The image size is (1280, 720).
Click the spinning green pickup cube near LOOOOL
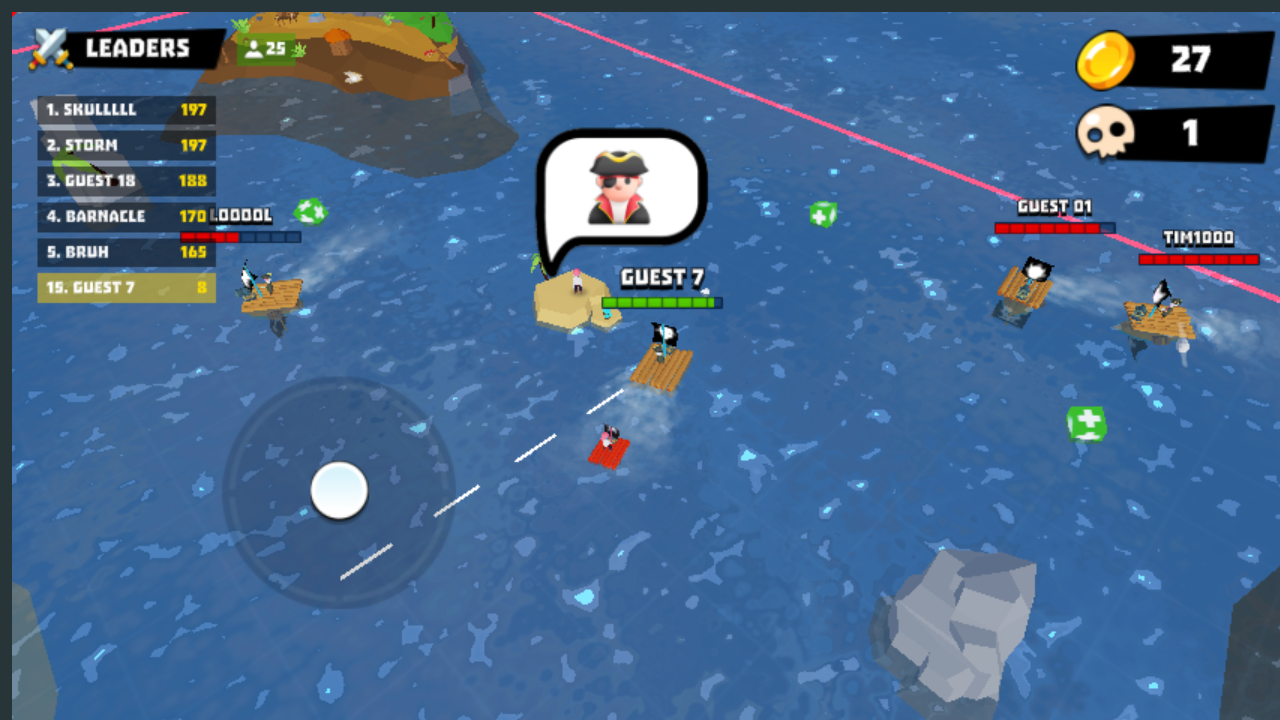311,212
